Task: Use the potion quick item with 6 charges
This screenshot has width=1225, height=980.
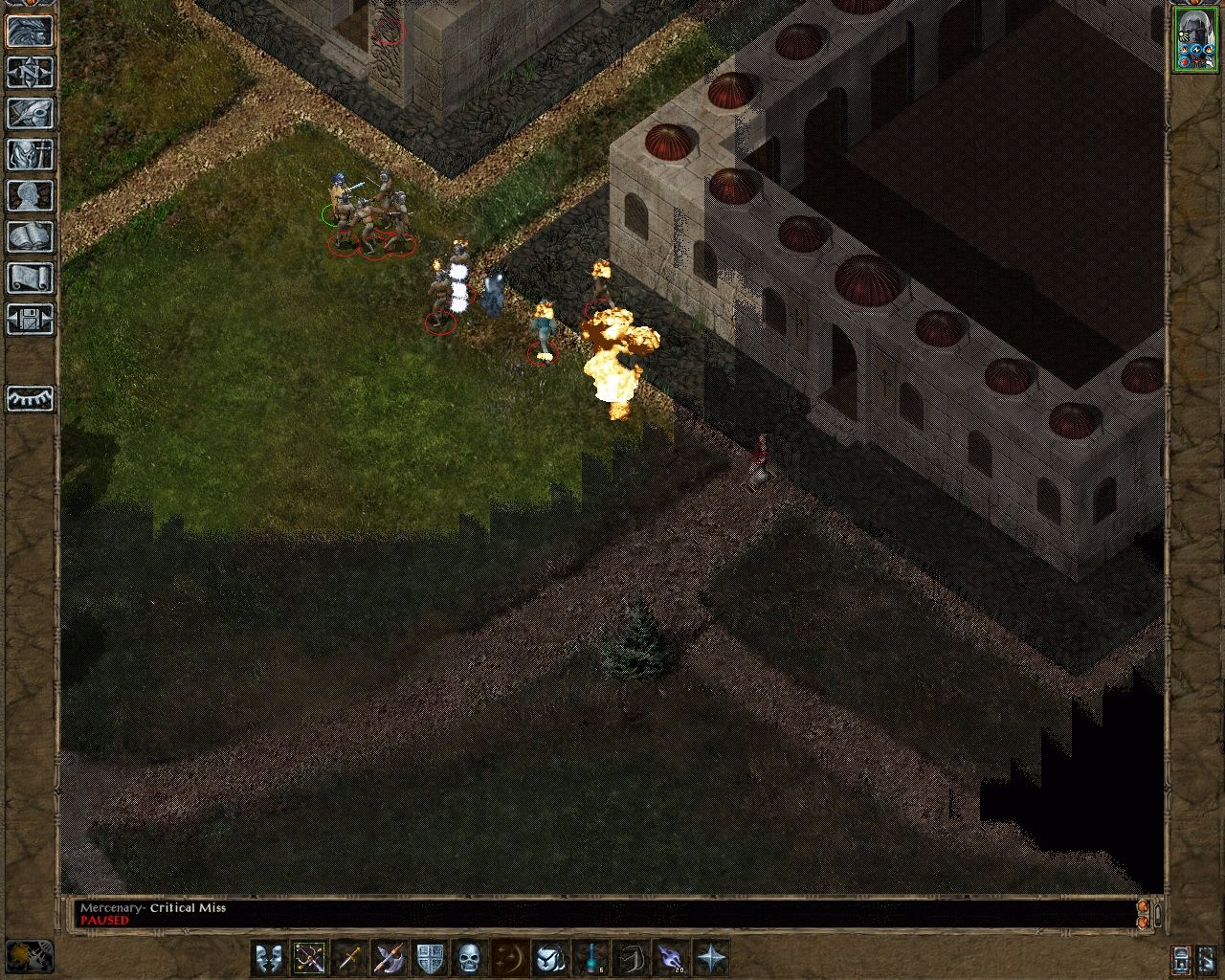Action: tap(589, 954)
